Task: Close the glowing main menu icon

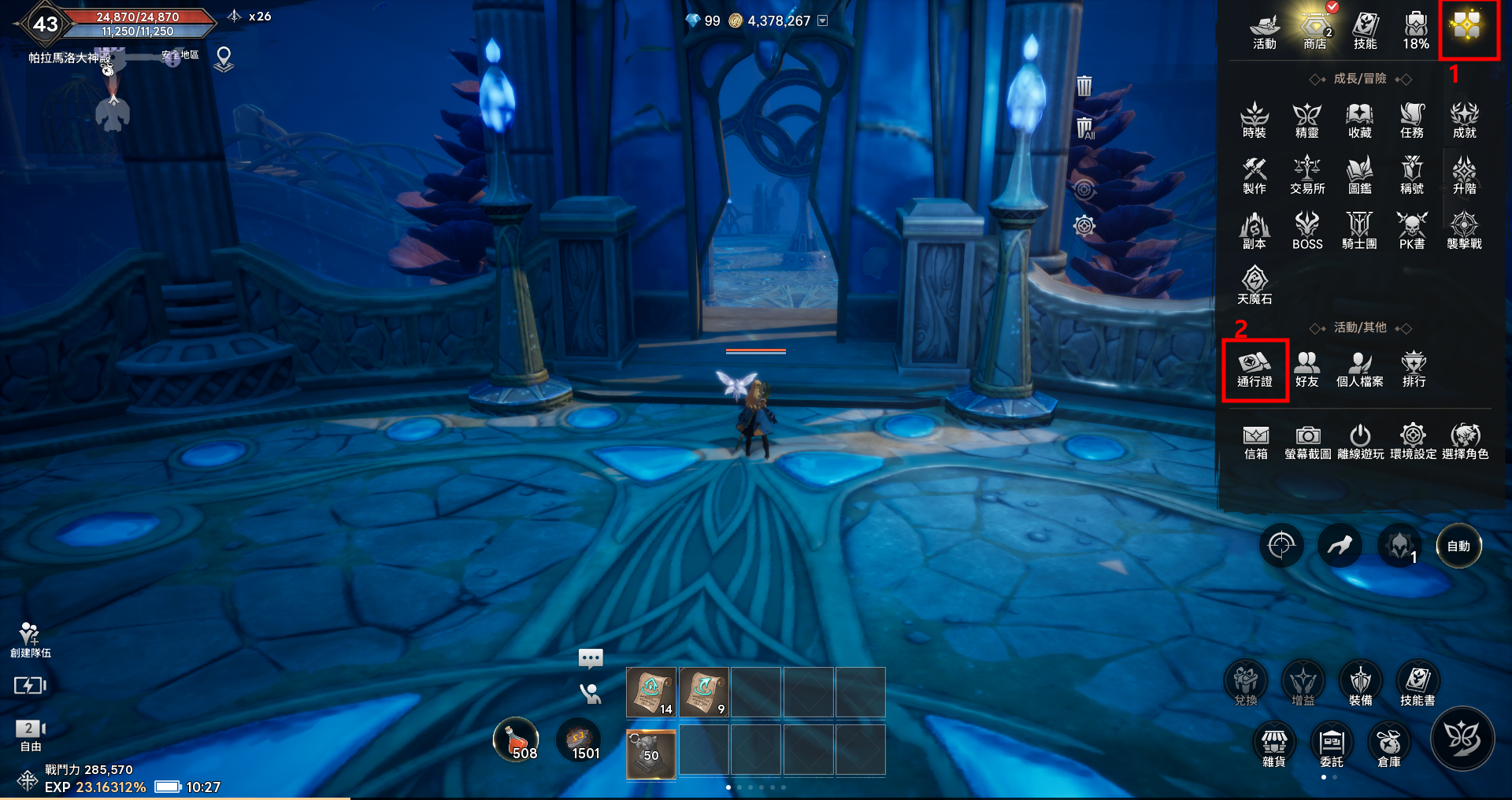Action: click(x=1467, y=28)
